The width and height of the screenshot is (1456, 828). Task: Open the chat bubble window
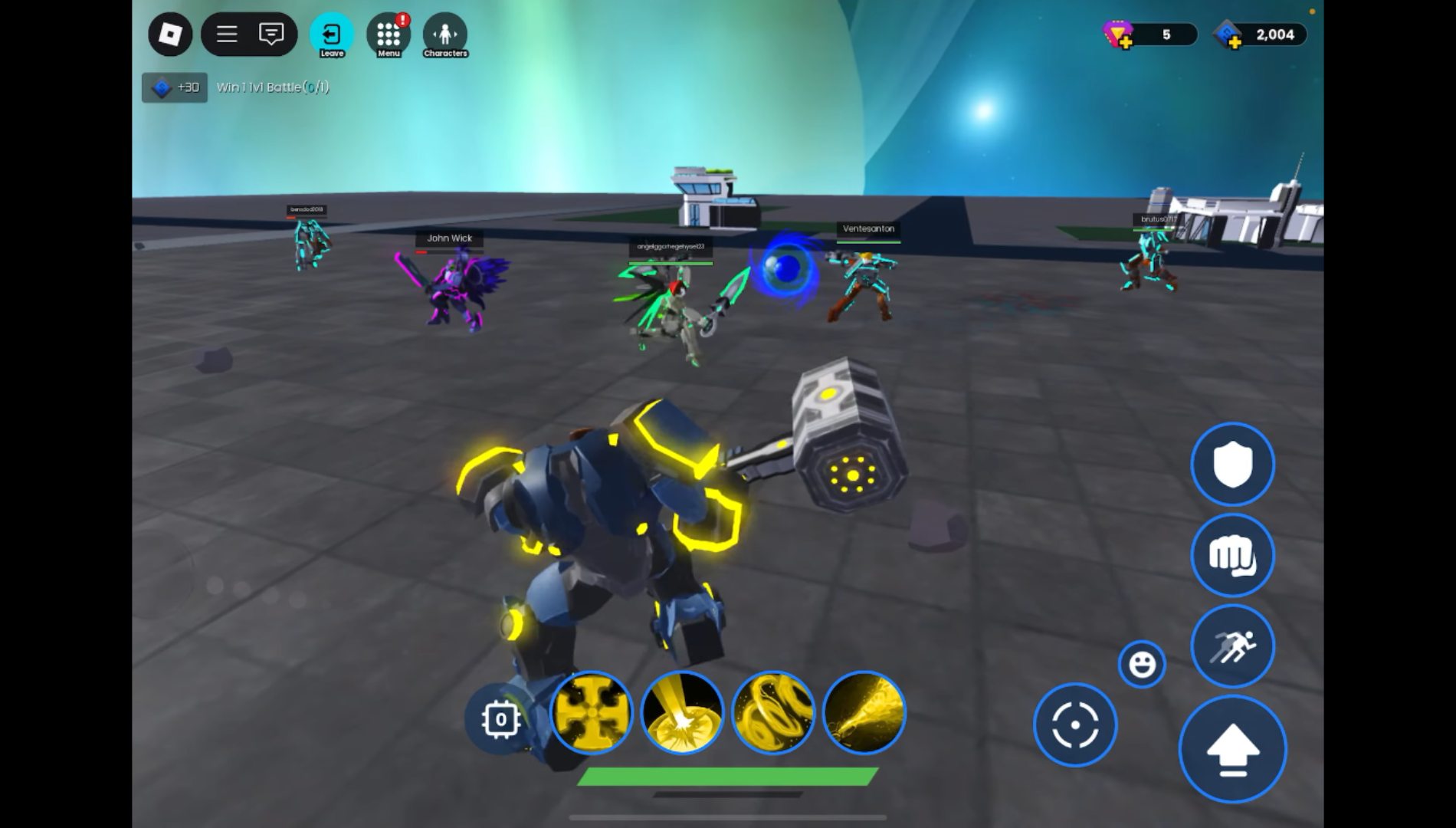[x=271, y=34]
